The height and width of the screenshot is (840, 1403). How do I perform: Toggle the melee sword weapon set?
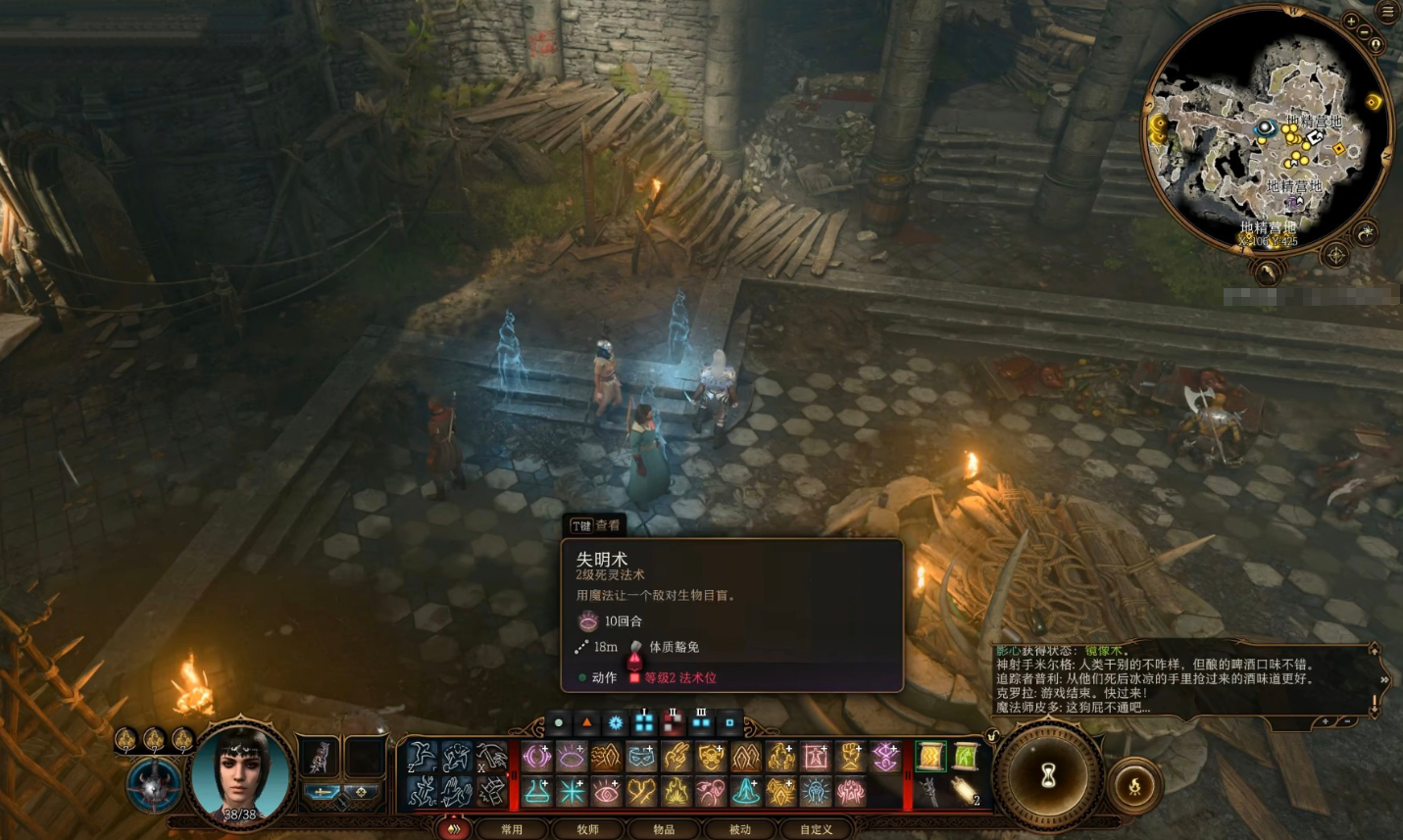[x=323, y=793]
